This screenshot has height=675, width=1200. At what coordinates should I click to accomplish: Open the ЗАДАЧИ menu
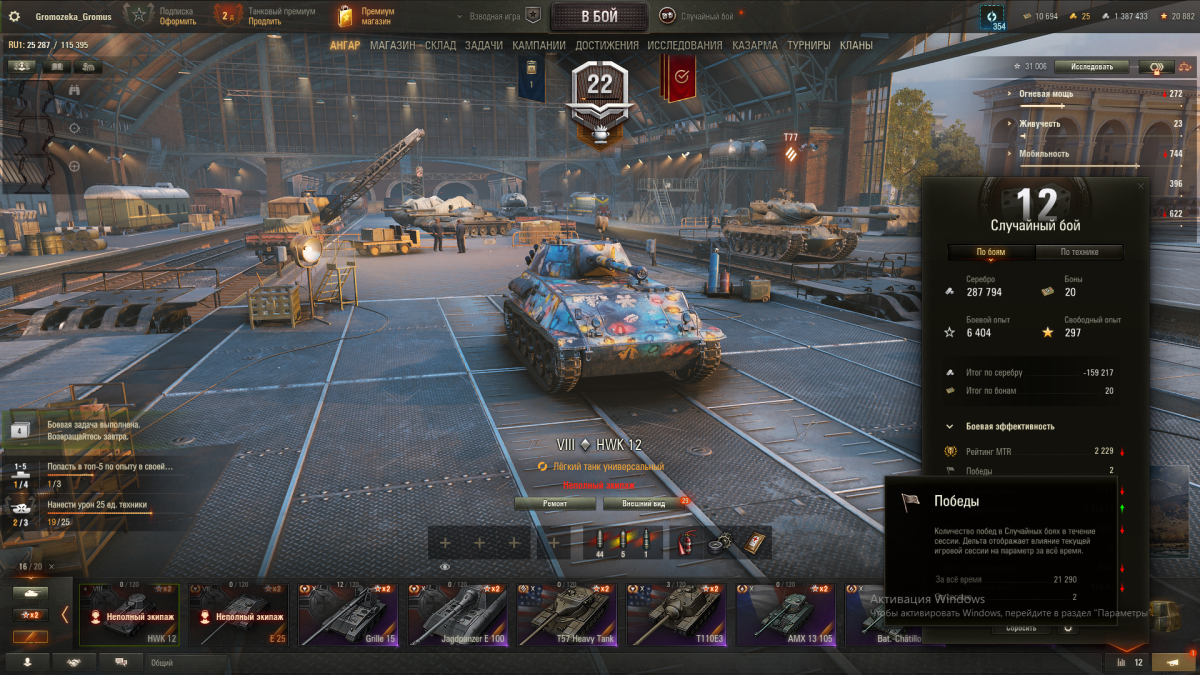pyautogui.click(x=484, y=45)
